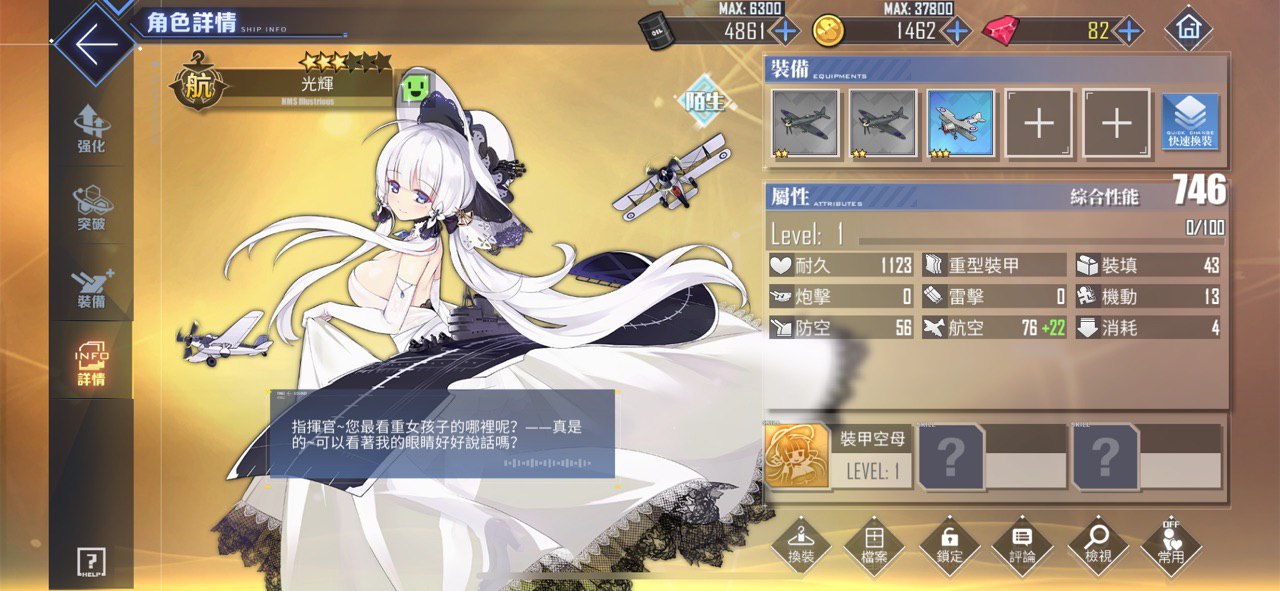Toggle 鎖定 lock on this ship
Image resolution: width=1280 pixels, height=591 pixels.
point(949,547)
